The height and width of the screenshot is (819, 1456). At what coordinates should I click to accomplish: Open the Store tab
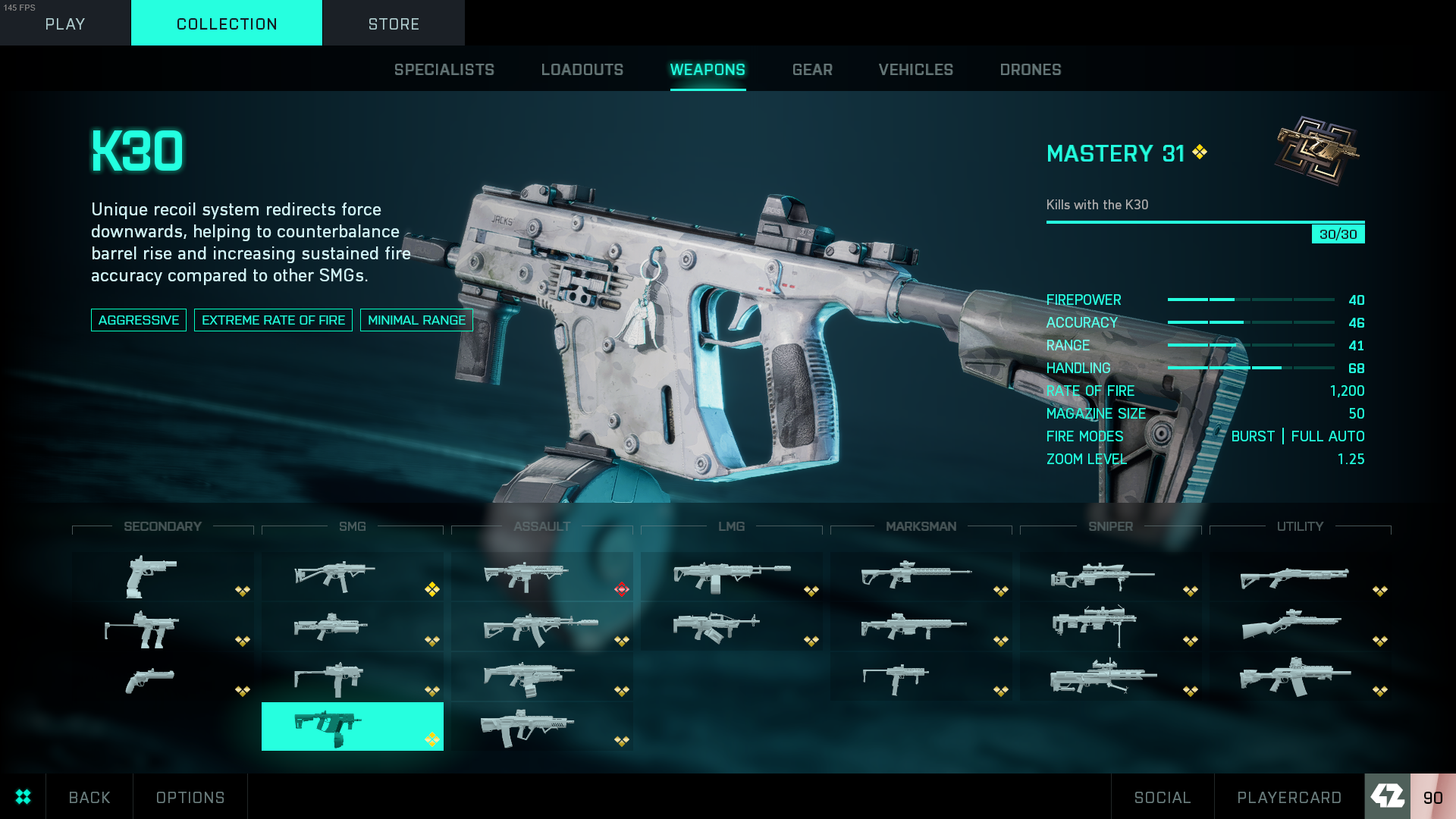(x=394, y=24)
